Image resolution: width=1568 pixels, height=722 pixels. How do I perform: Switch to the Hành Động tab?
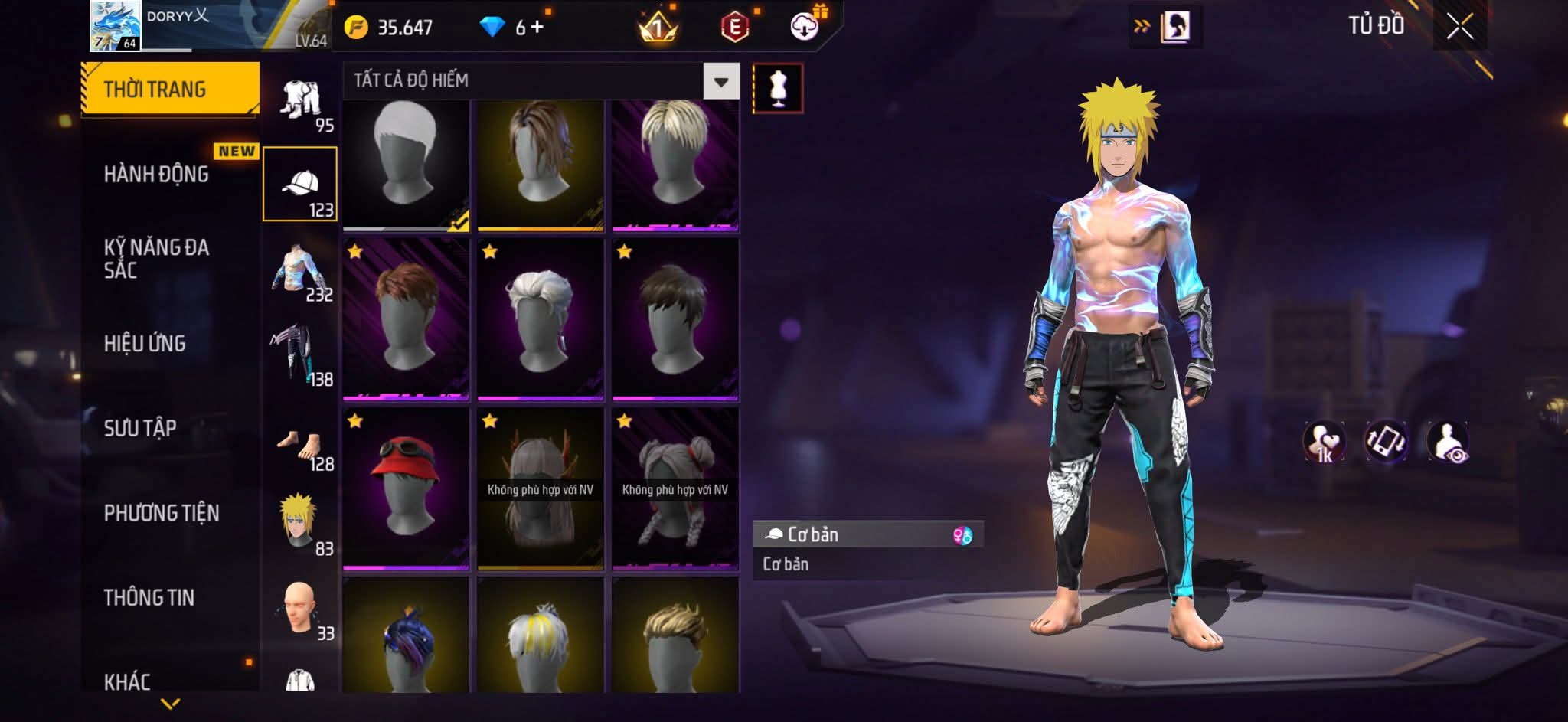157,175
